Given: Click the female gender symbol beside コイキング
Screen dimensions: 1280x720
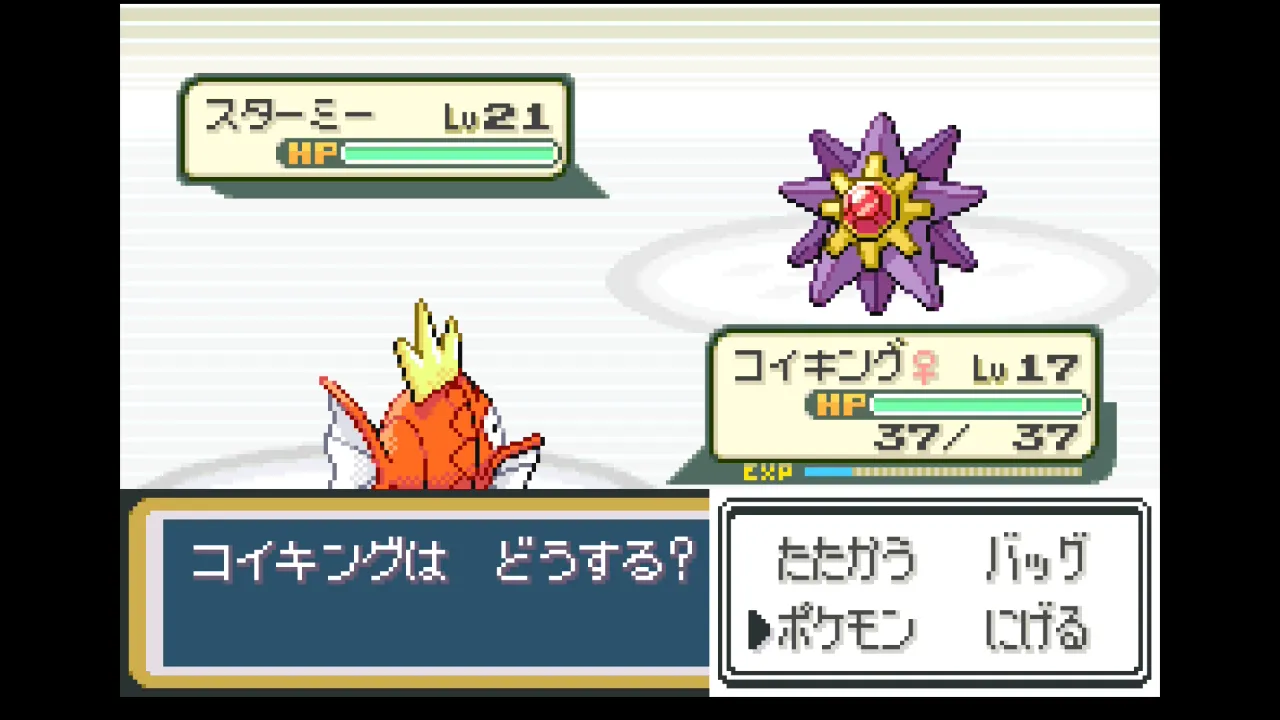Looking at the screenshot, I should [925, 367].
